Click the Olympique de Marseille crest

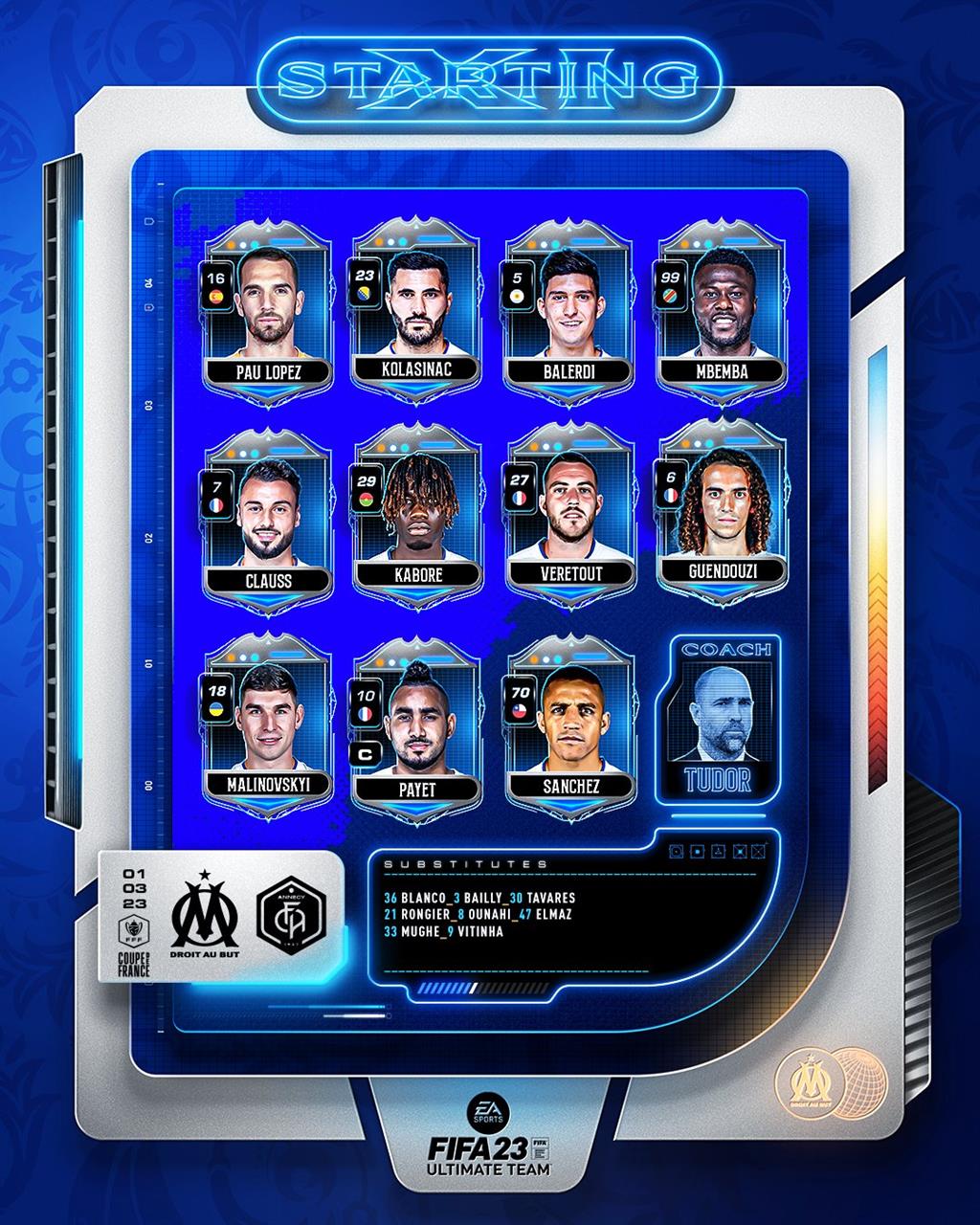(204, 917)
